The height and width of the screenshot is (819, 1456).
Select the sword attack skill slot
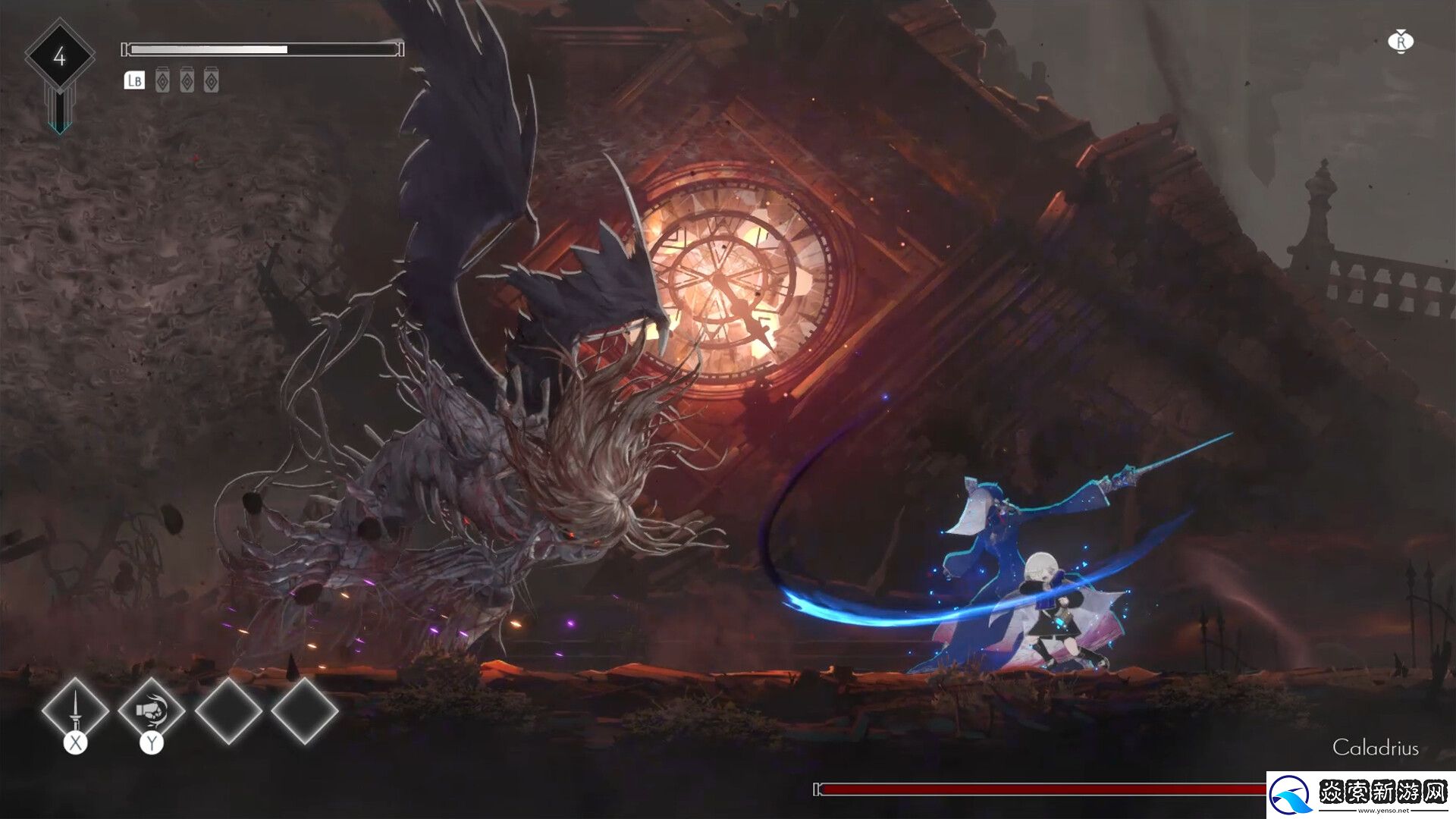(x=75, y=711)
